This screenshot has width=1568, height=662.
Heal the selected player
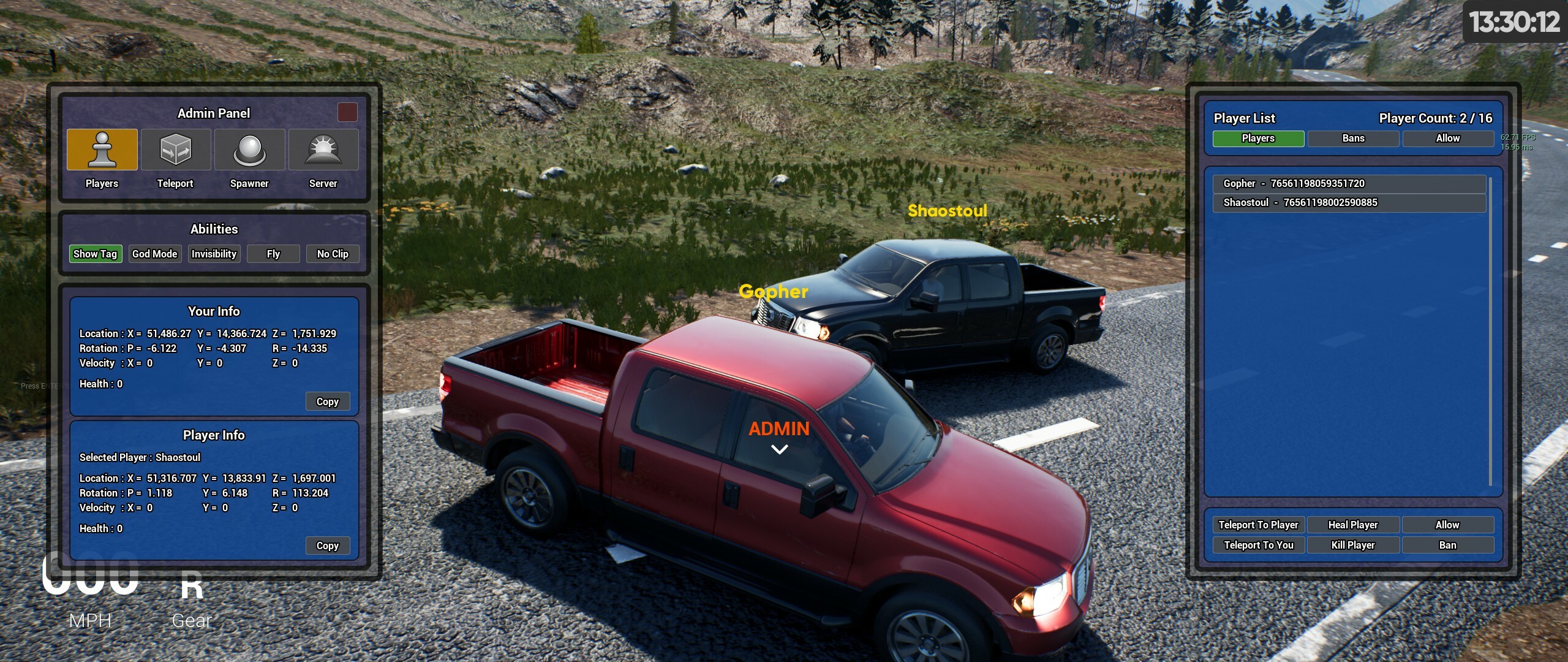pyautogui.click(x=1354, y=525)
